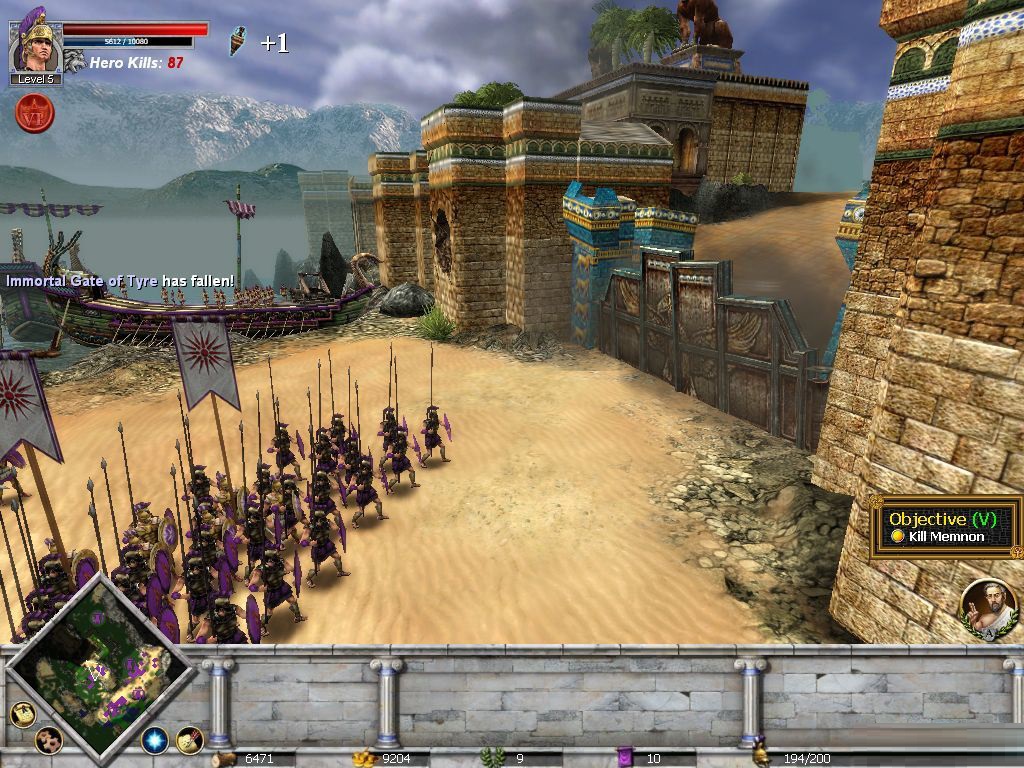1024x768 pixels.
Task: Click the amphora +1 reward icon
Action: click(237, 42)
